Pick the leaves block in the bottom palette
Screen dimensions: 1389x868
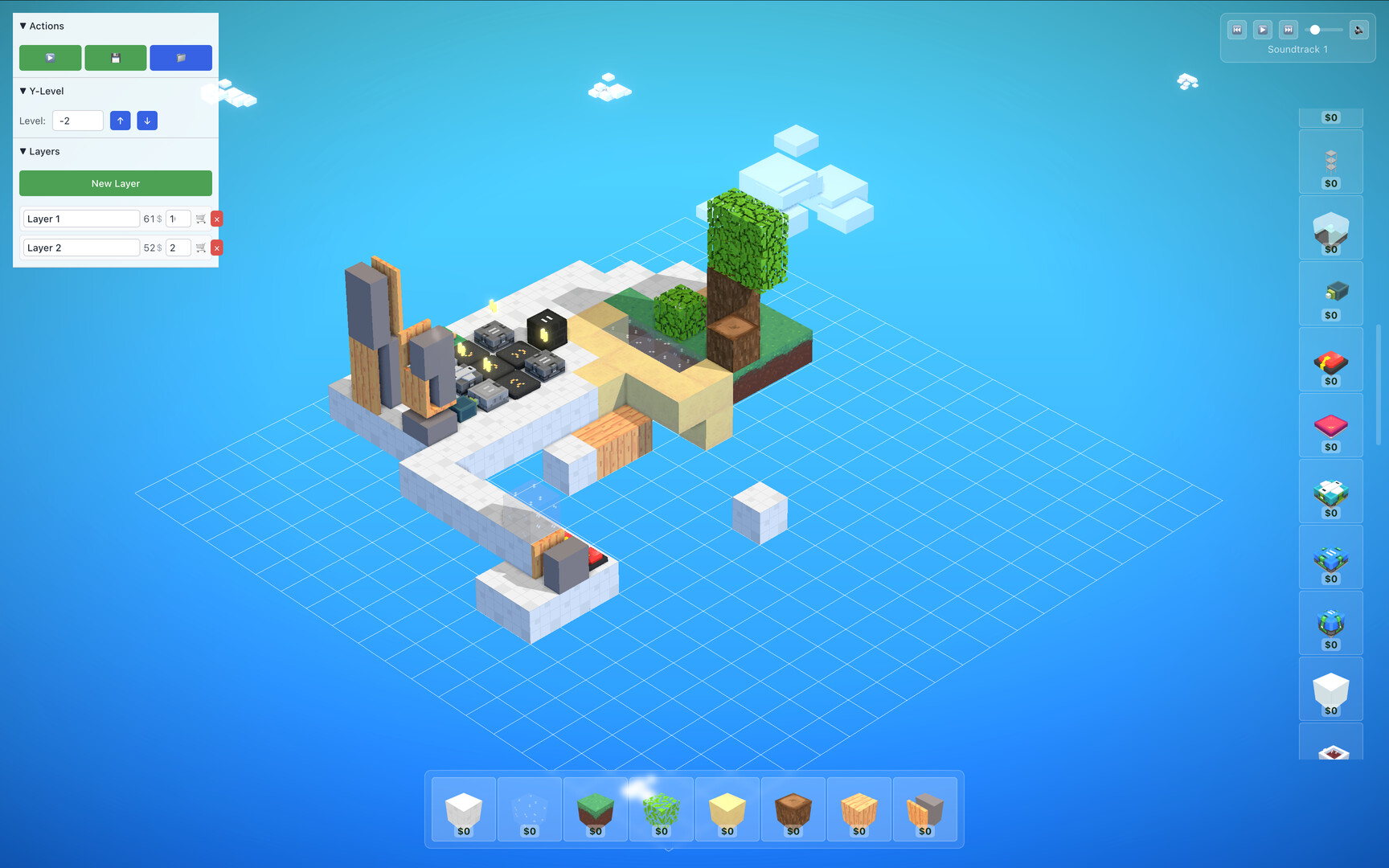pos(661,809)
